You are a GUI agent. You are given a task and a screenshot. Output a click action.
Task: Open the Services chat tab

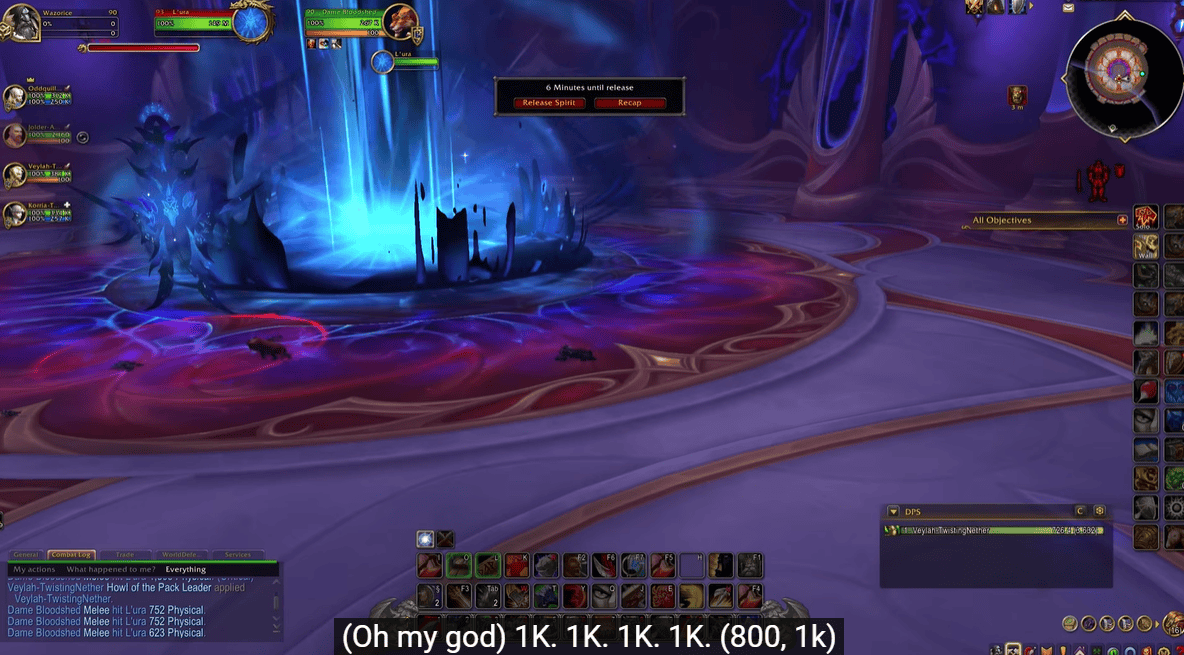[x=238, y=555]
